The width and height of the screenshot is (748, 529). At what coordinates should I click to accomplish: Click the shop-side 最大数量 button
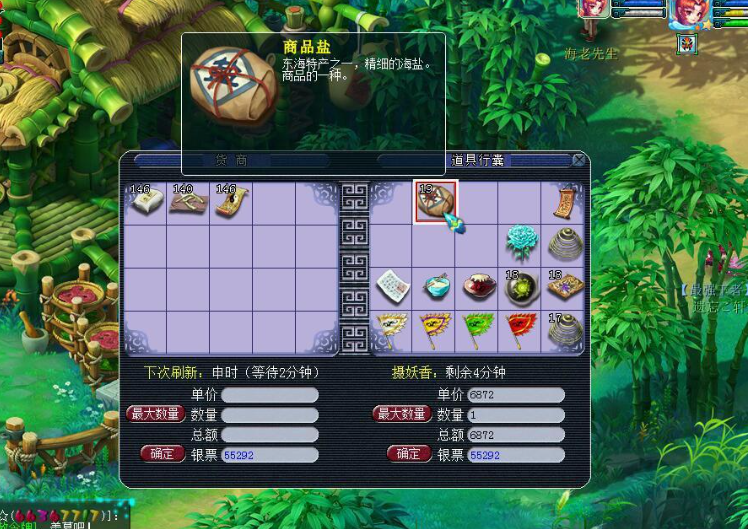154,414
